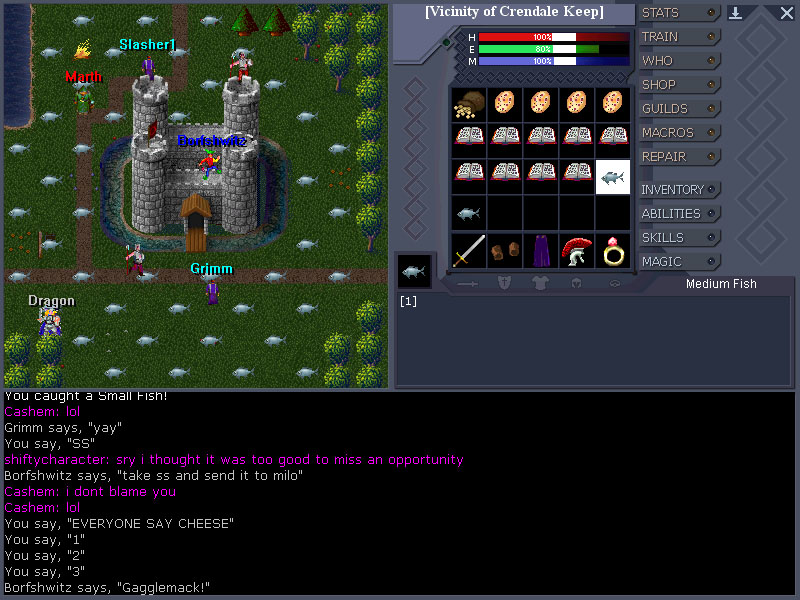Viewport: 800px width, 600px height.
Task: Close the game window with the X
Action: [786, 13]
